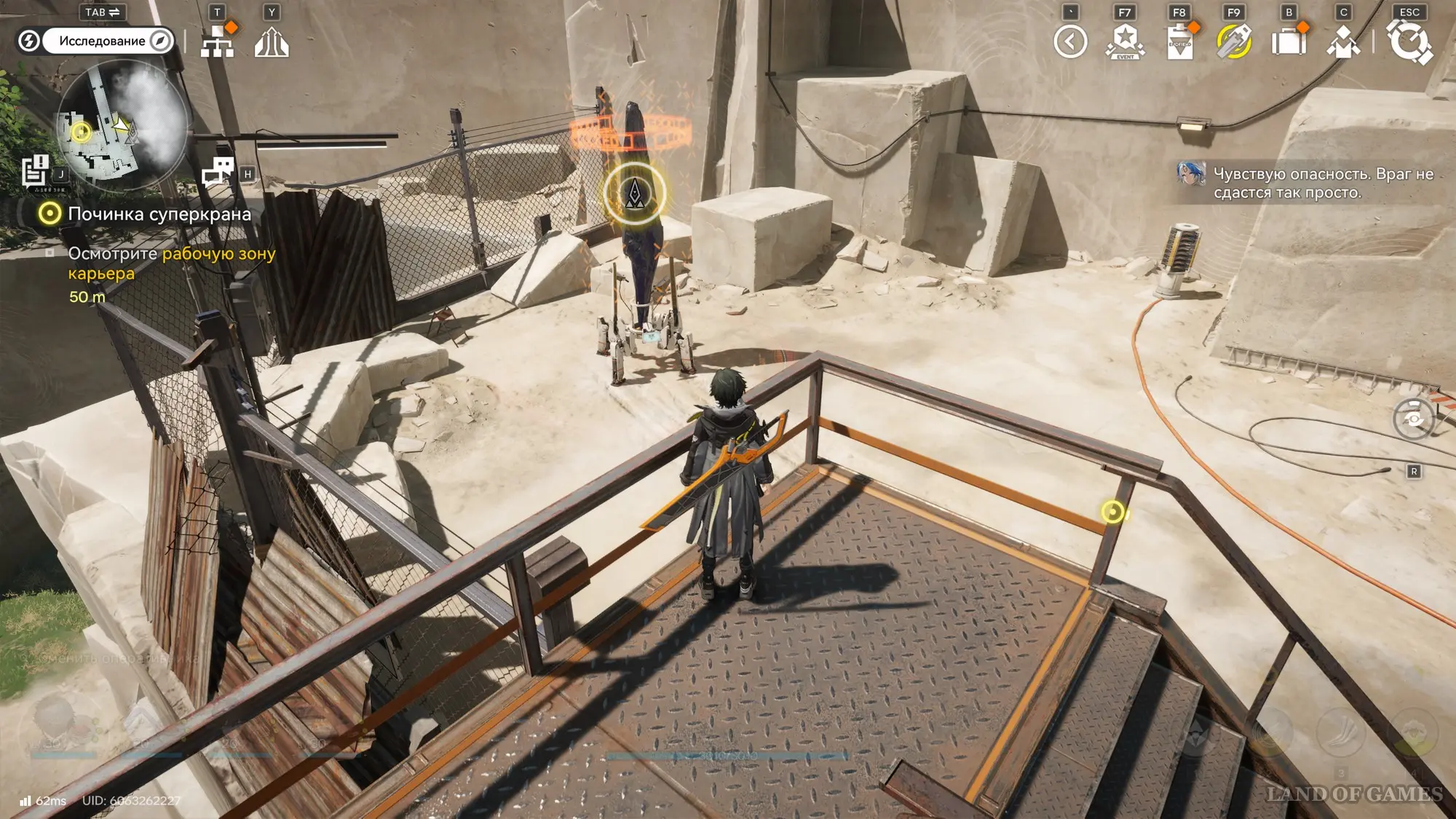1456x819 pixels.
Task: Open the hierarchy tree icon with orange dot
Action: 218,42
